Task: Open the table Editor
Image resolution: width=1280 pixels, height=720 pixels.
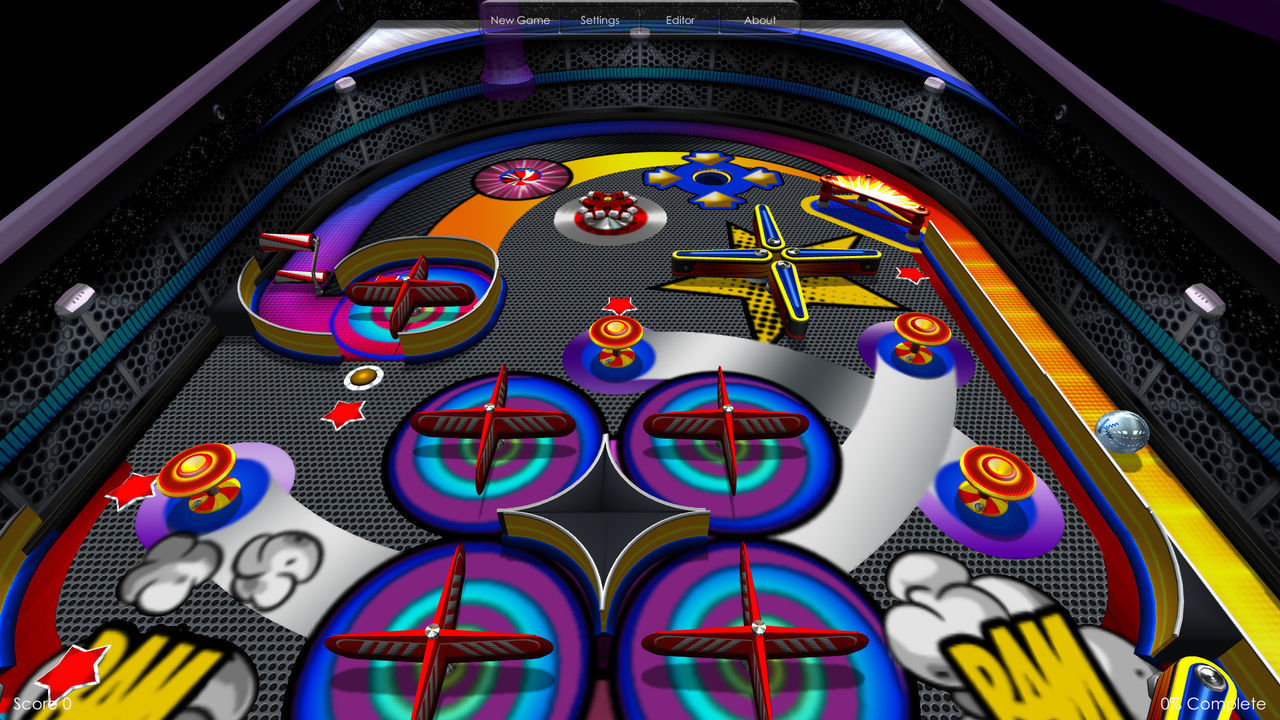Action: coord(680,20)
